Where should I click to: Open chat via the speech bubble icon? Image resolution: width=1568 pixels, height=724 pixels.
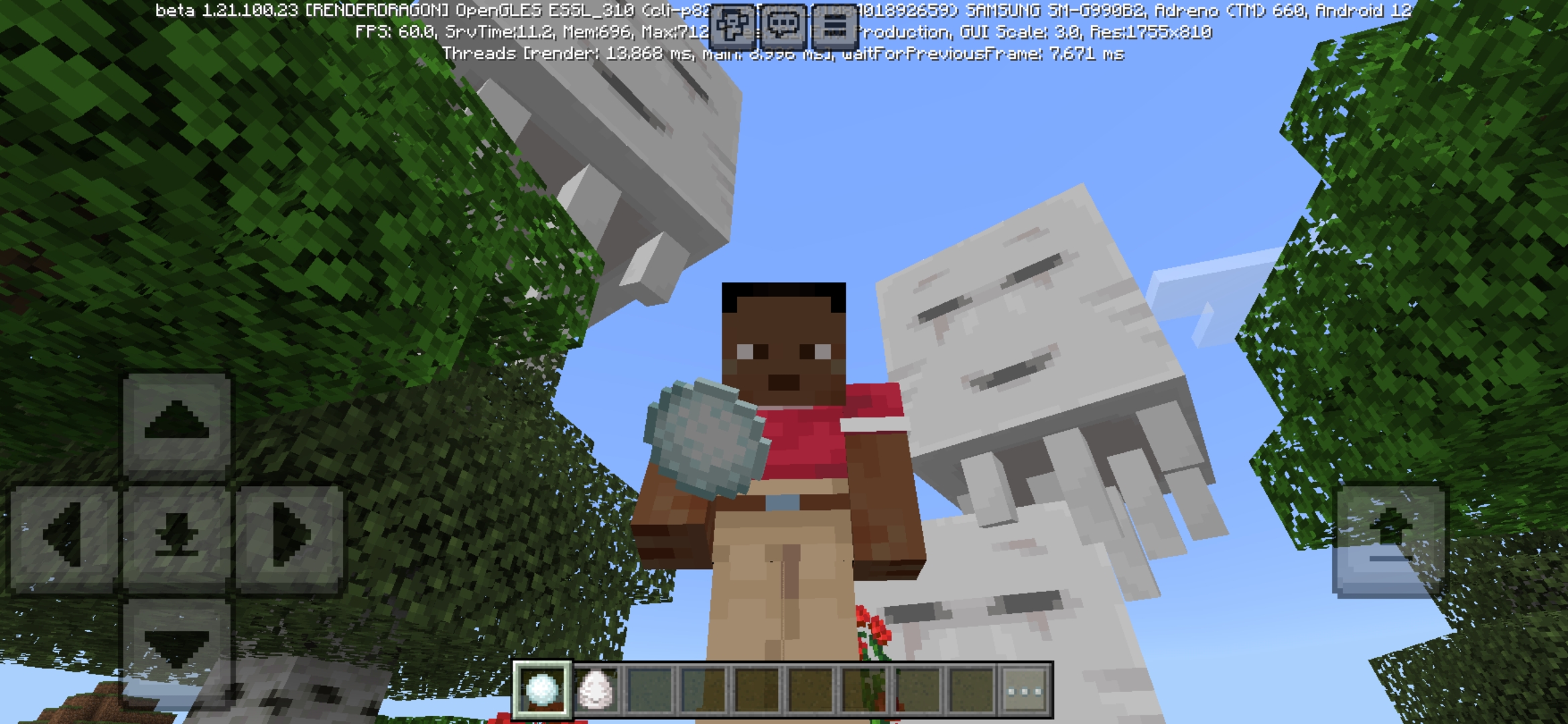783,25
